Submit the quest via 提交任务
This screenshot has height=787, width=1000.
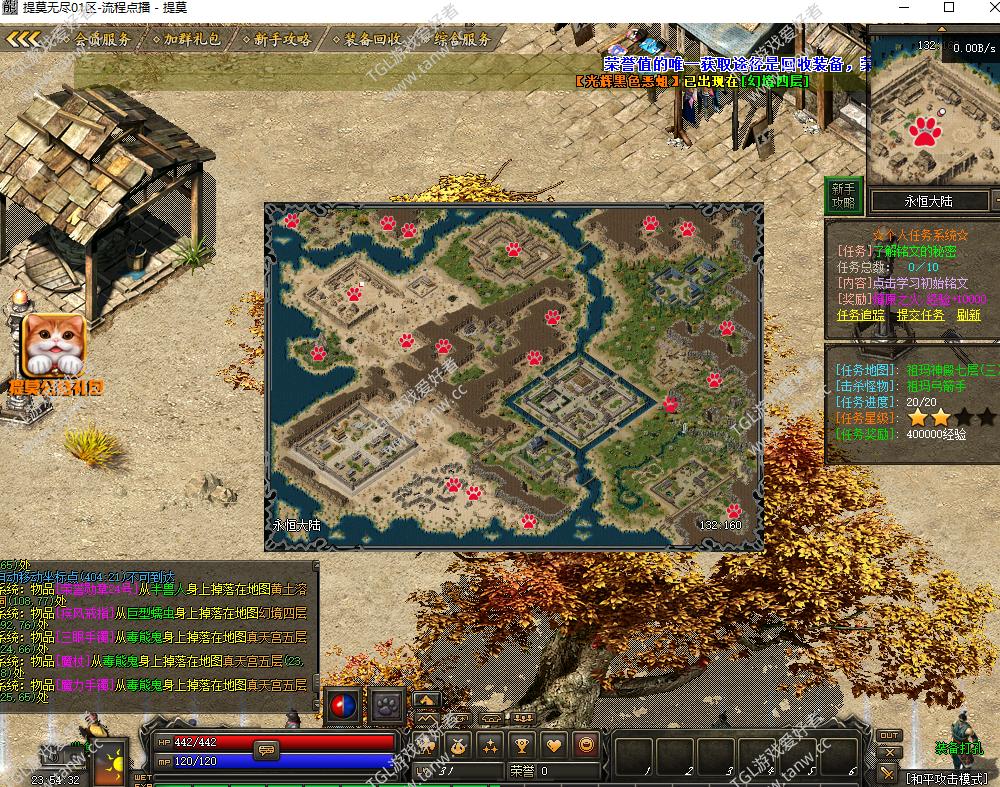tap(920, 314)
